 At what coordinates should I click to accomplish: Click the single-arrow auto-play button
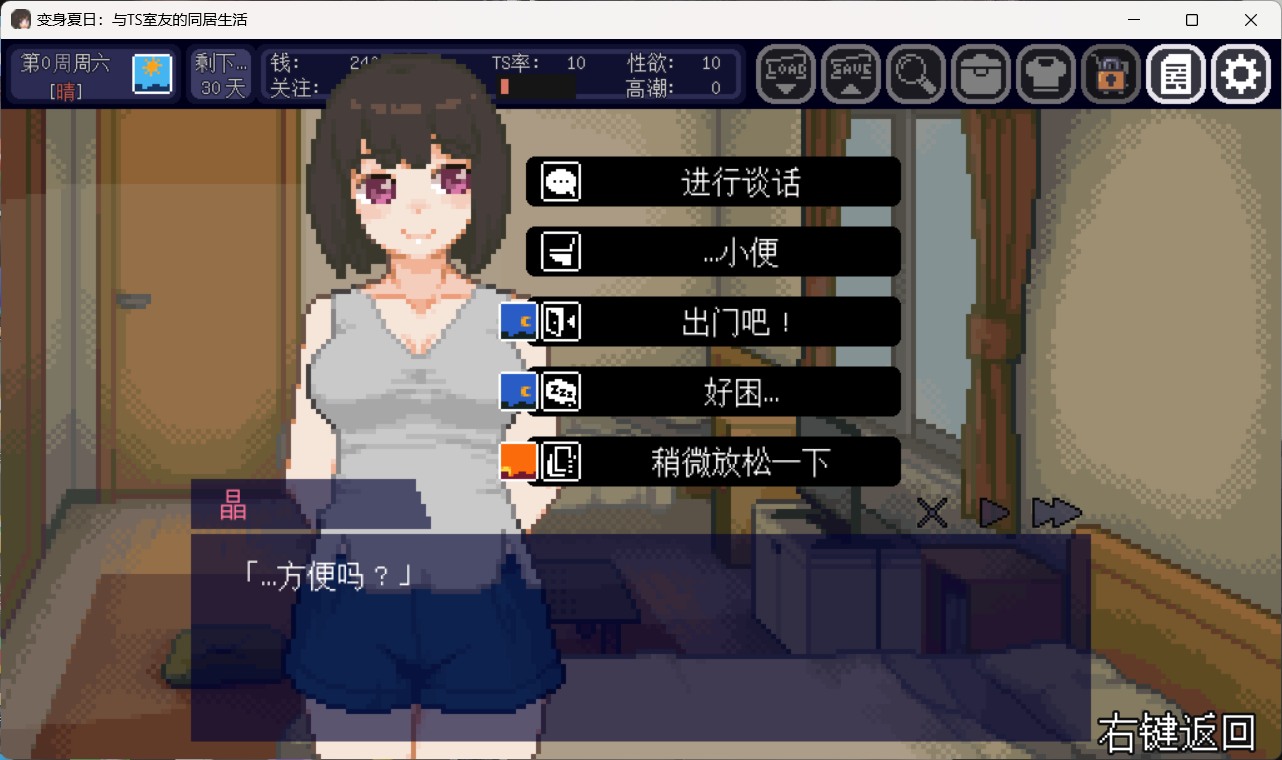[x=993, y=513]
